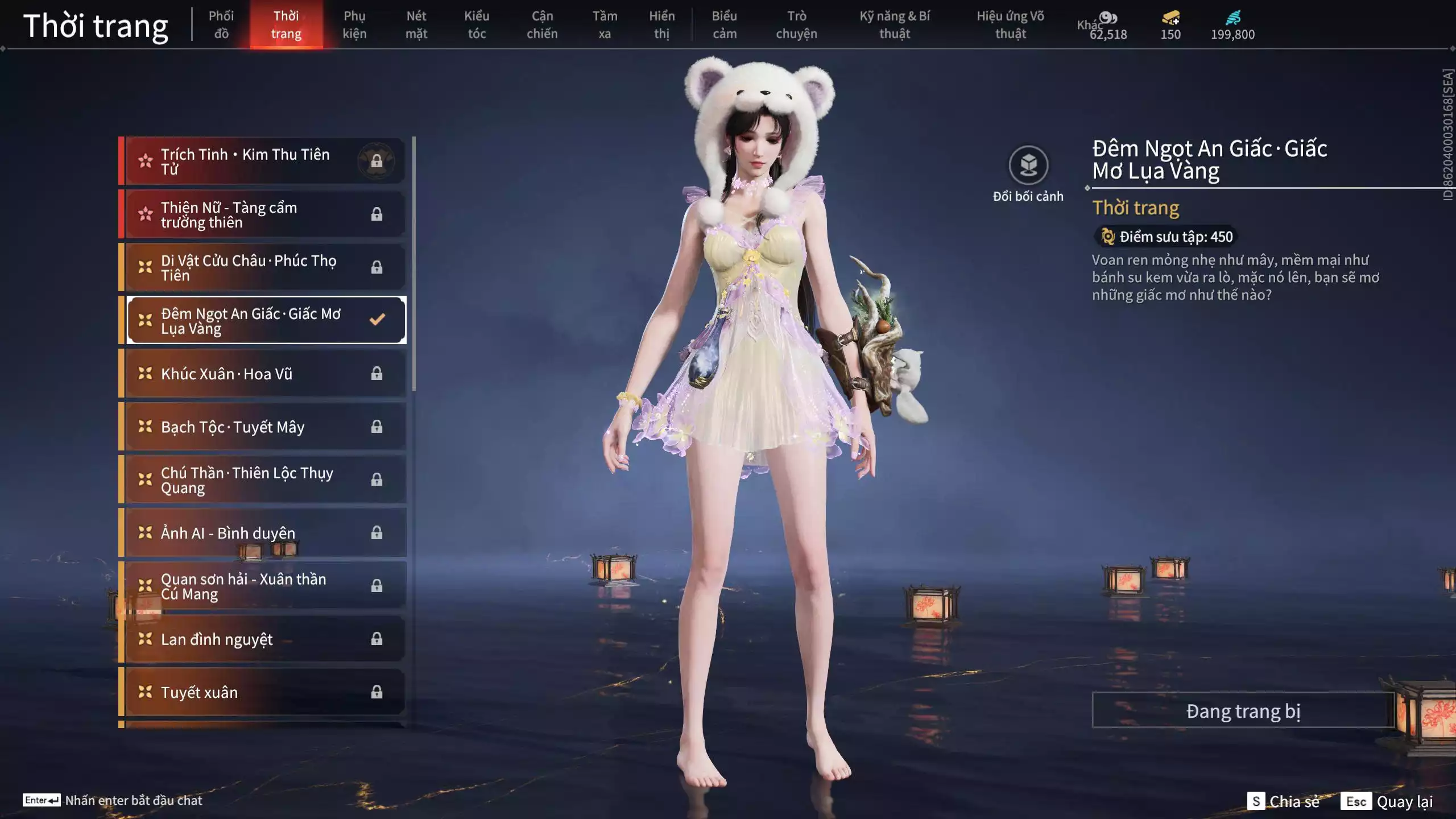Click the Đang trang bị button
The height and width of the screenshot is (819, 1456).
click(x=1243, y=711)
